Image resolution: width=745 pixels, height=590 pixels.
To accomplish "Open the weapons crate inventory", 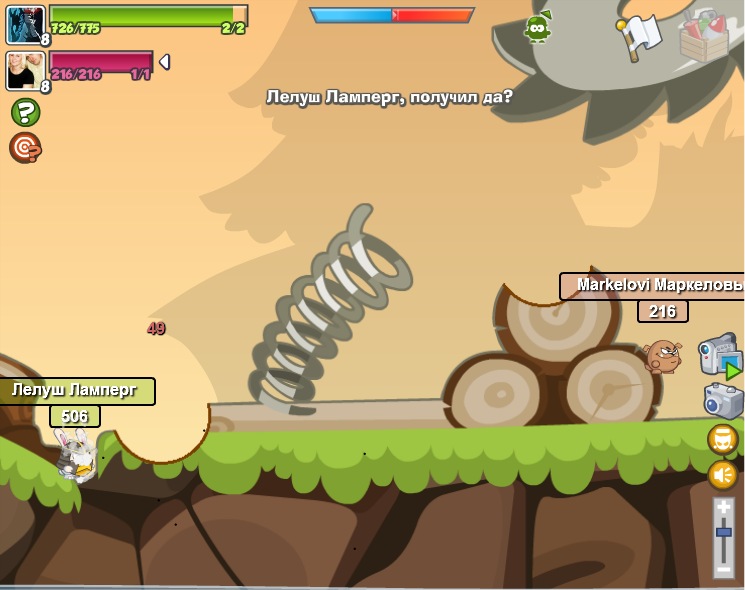I will (x=703, y=36).
